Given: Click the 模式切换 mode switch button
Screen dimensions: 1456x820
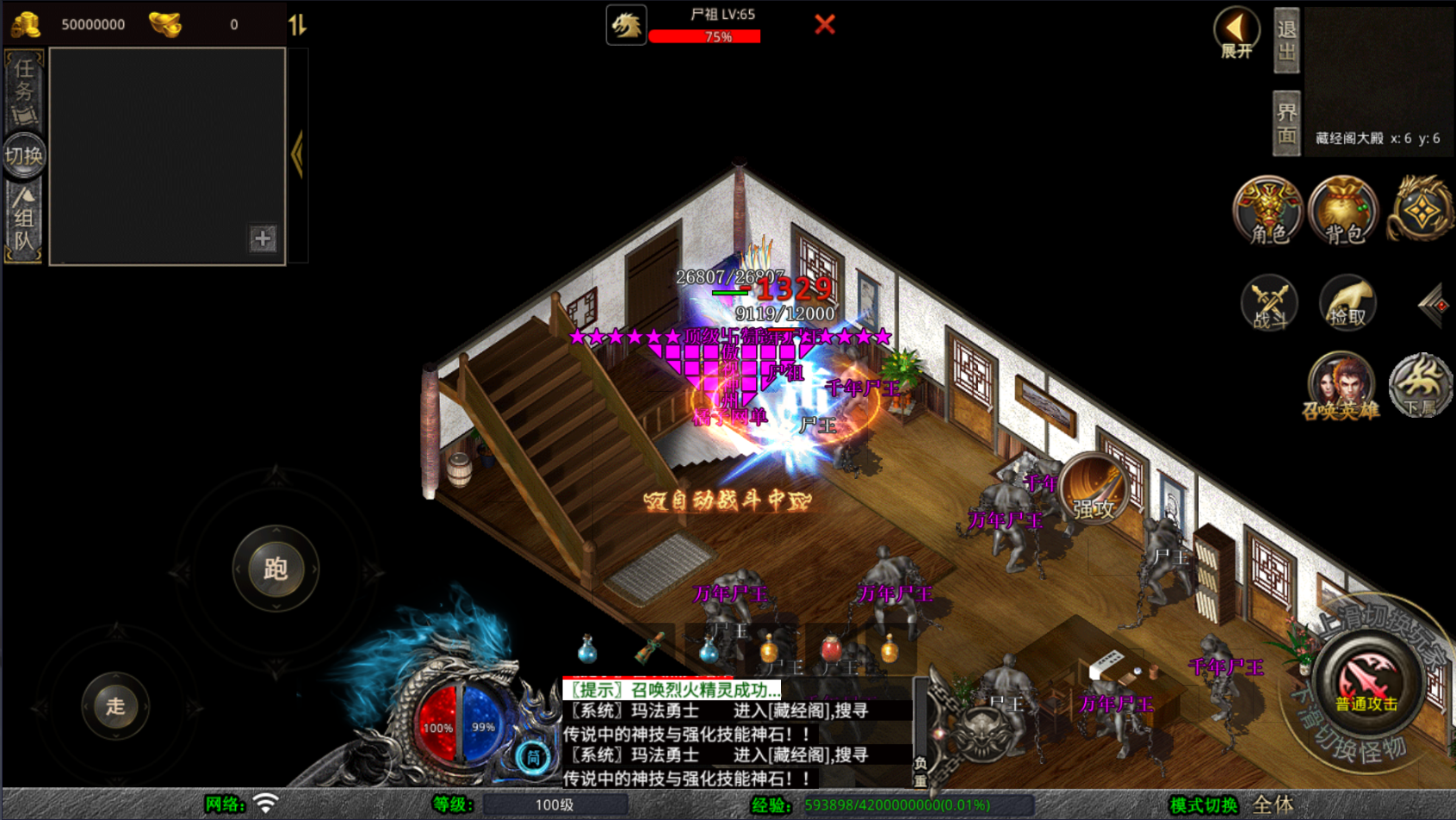Looking at the screenshot, I should 1203,804.
